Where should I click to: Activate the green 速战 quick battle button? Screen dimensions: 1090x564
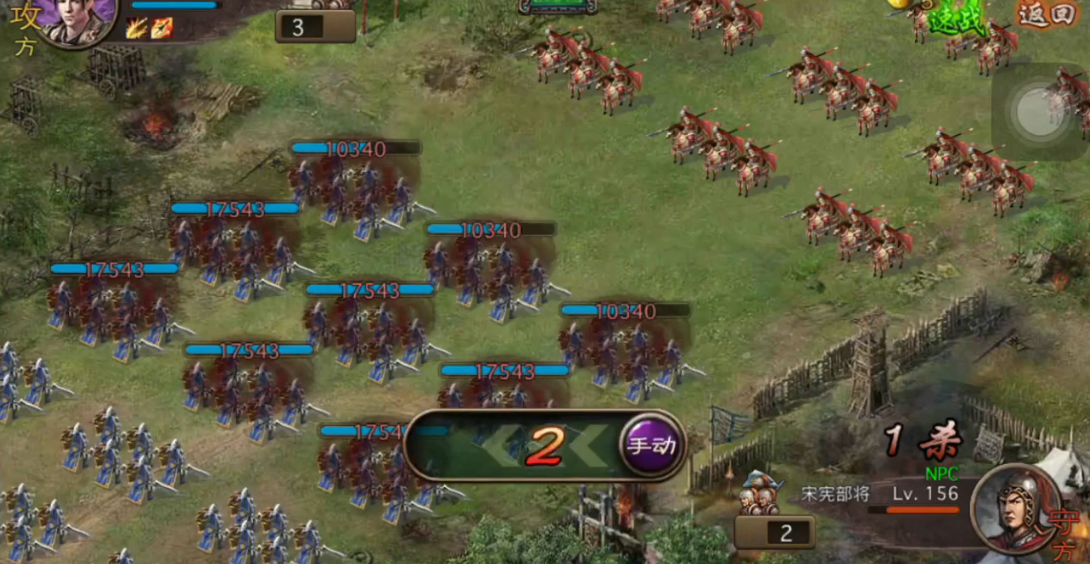[956, 18]
